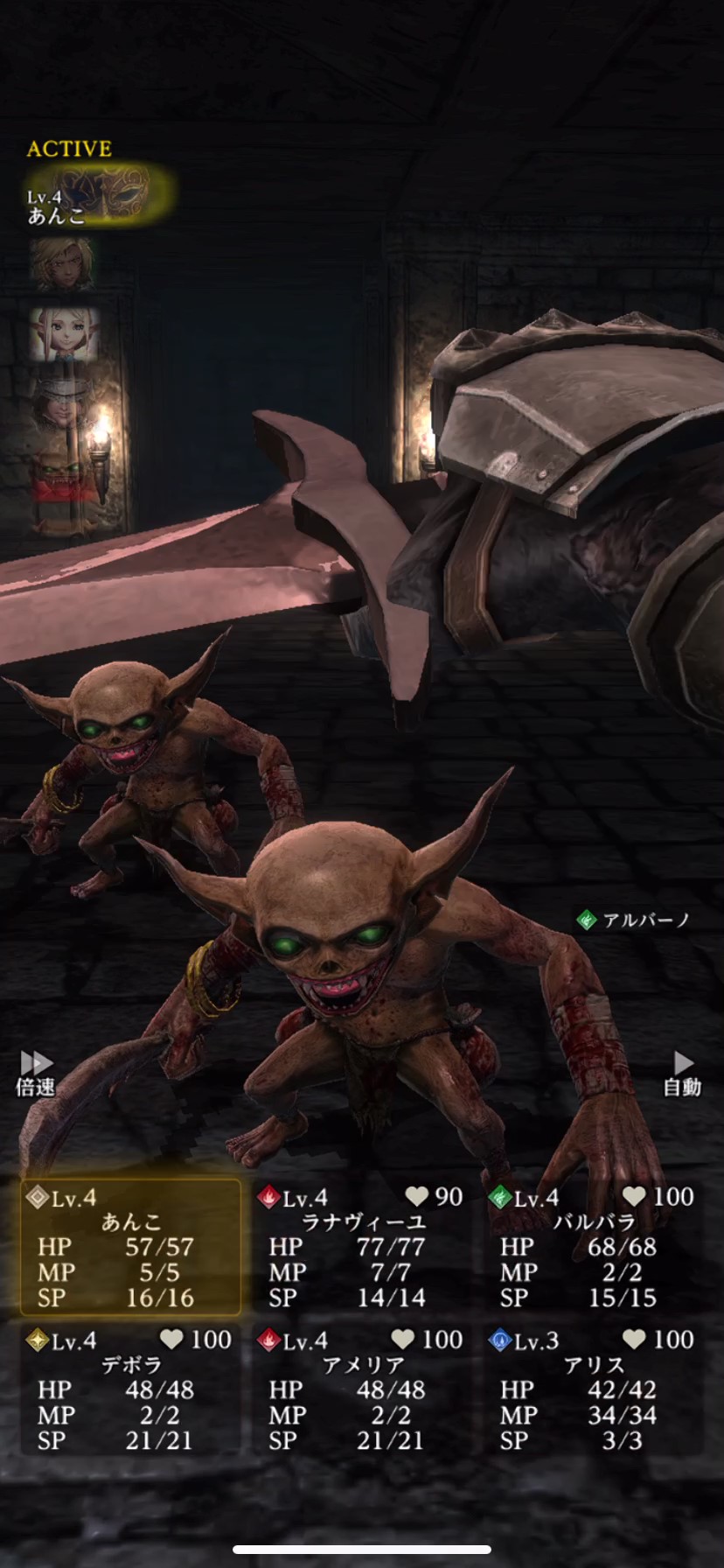Select ラナヴィーユ's party status panel
This screenshot has height=1568, width=724.
(x=362, y=1247)
